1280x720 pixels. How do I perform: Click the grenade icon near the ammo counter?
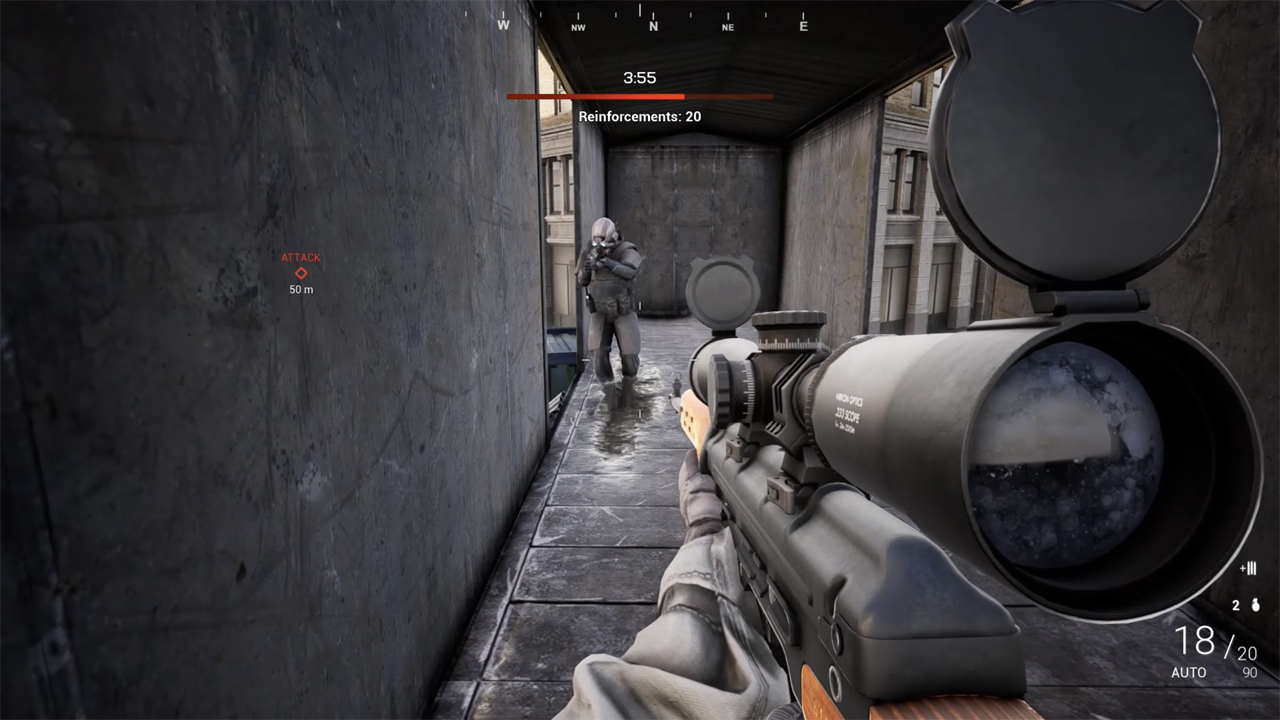pyautogui.click(x=1255, y=605)
